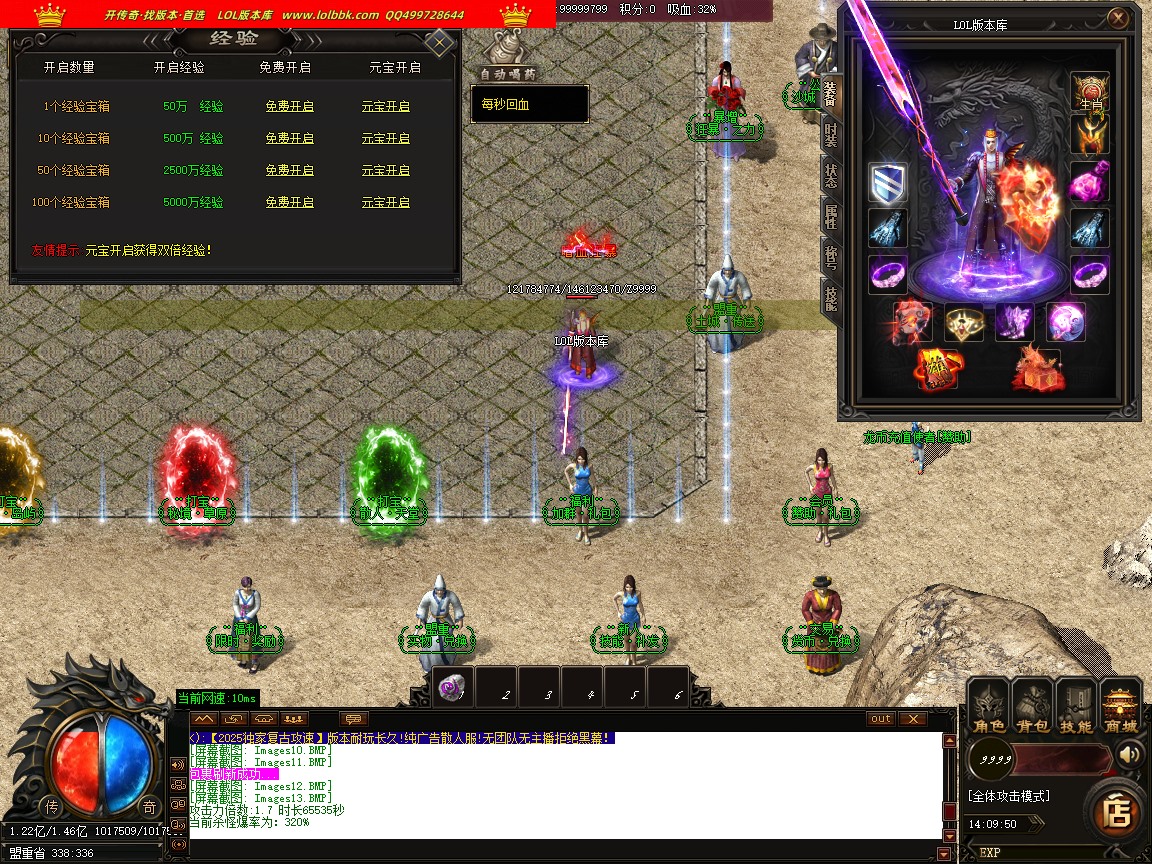Choose 元宝开启 for 10个经验宝箱
This screenshot has height=864, width=1152.
coord(385,138)
